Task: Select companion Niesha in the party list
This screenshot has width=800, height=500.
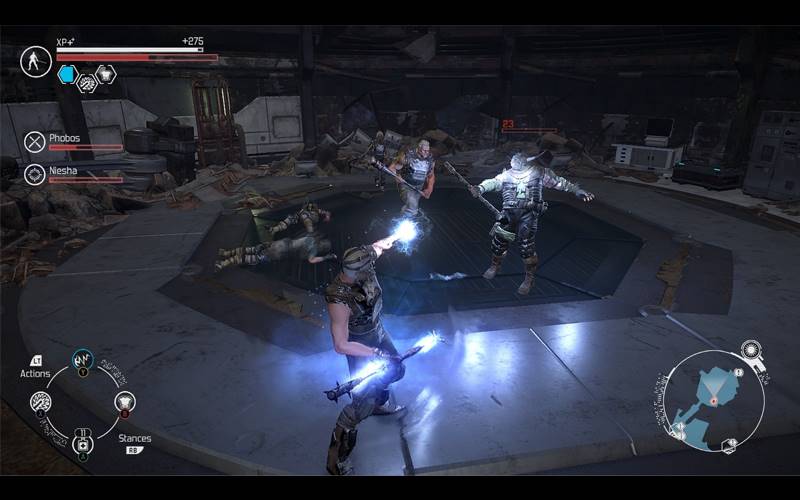Action: [x=35, y=173]
